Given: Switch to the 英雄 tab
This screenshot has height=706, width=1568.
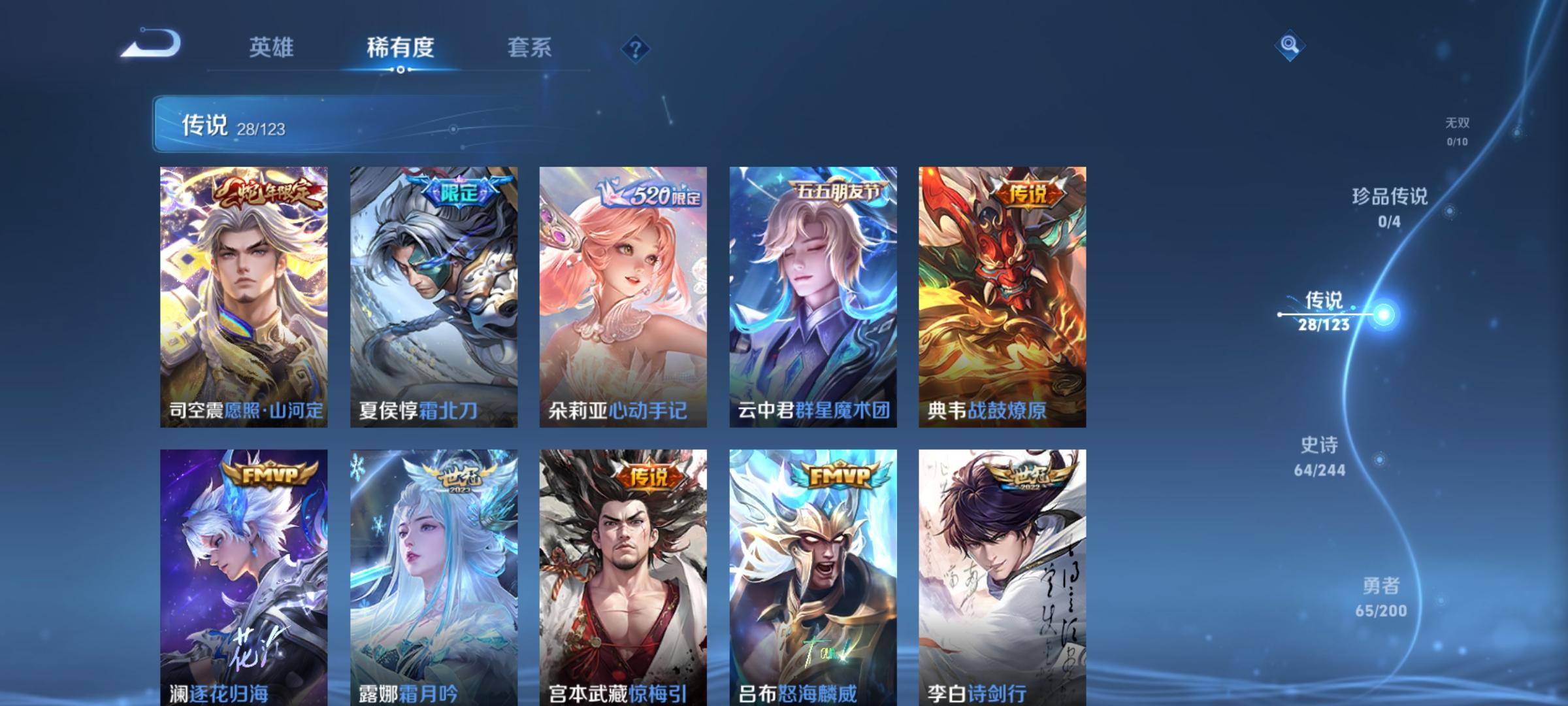Looking at the screenshot, I should coord(271,47).
